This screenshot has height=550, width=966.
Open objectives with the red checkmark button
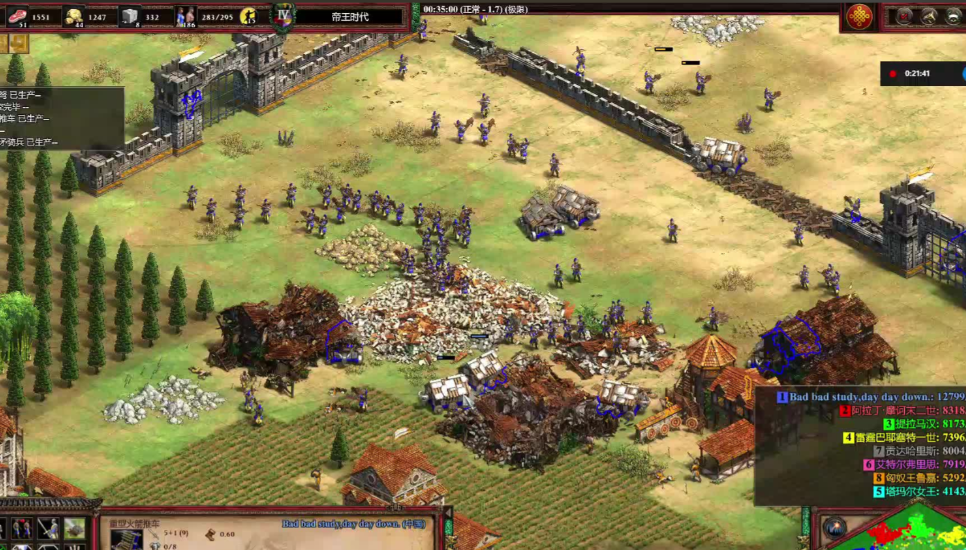[904, 16]
